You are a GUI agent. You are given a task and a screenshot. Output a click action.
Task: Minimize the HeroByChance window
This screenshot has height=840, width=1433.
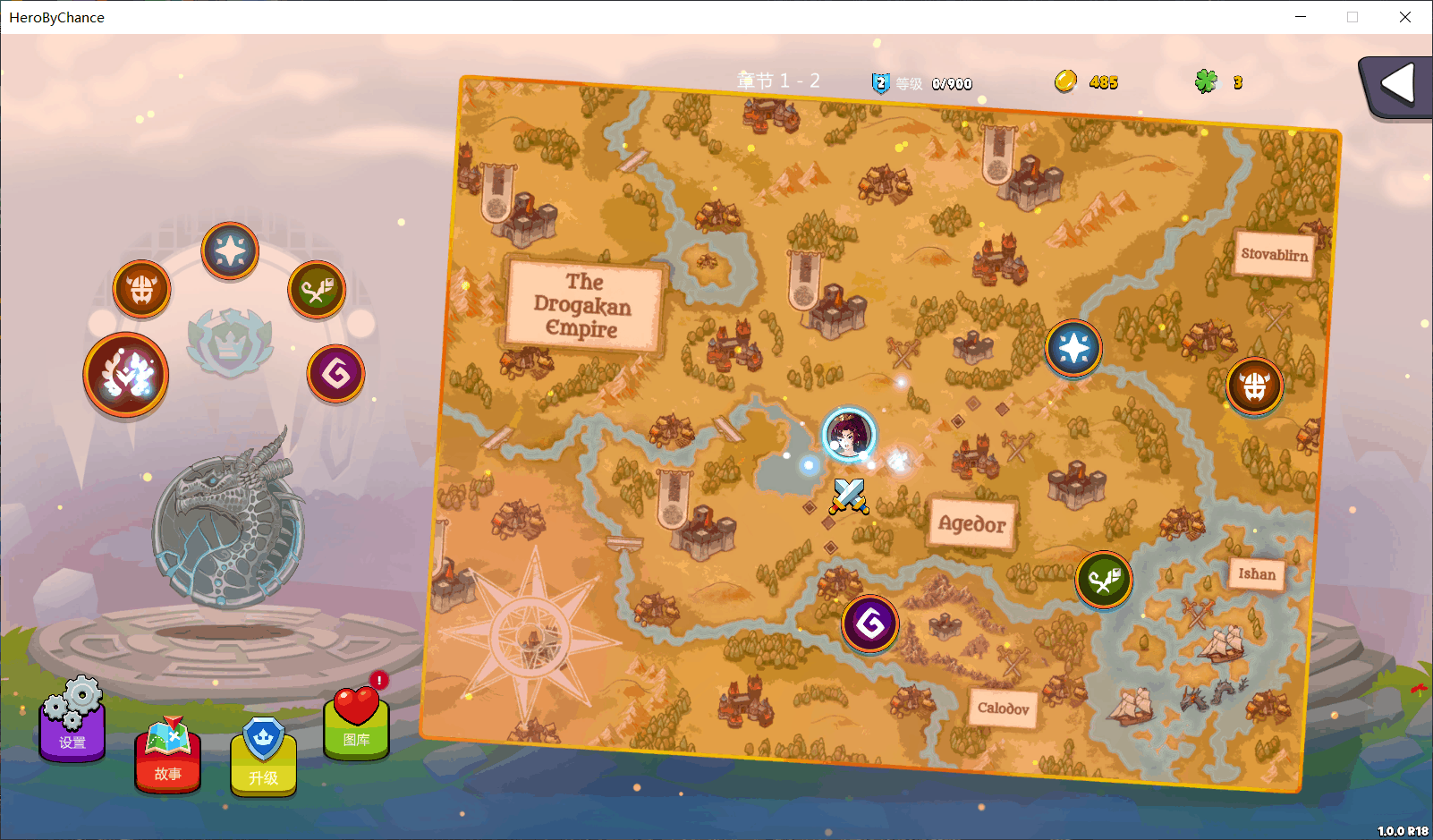(1301, 17)
